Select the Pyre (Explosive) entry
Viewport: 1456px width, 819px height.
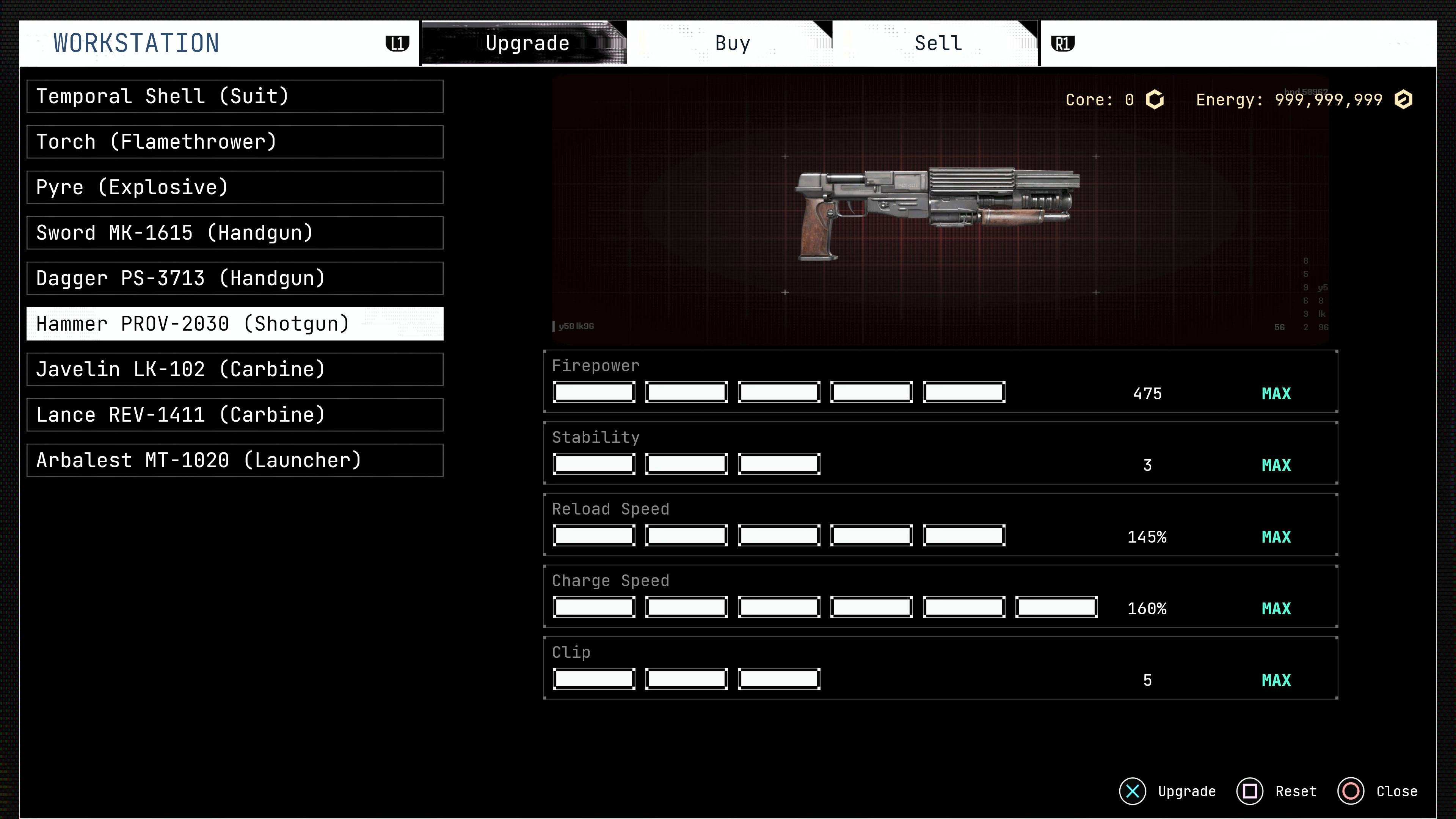click(235, 188)
